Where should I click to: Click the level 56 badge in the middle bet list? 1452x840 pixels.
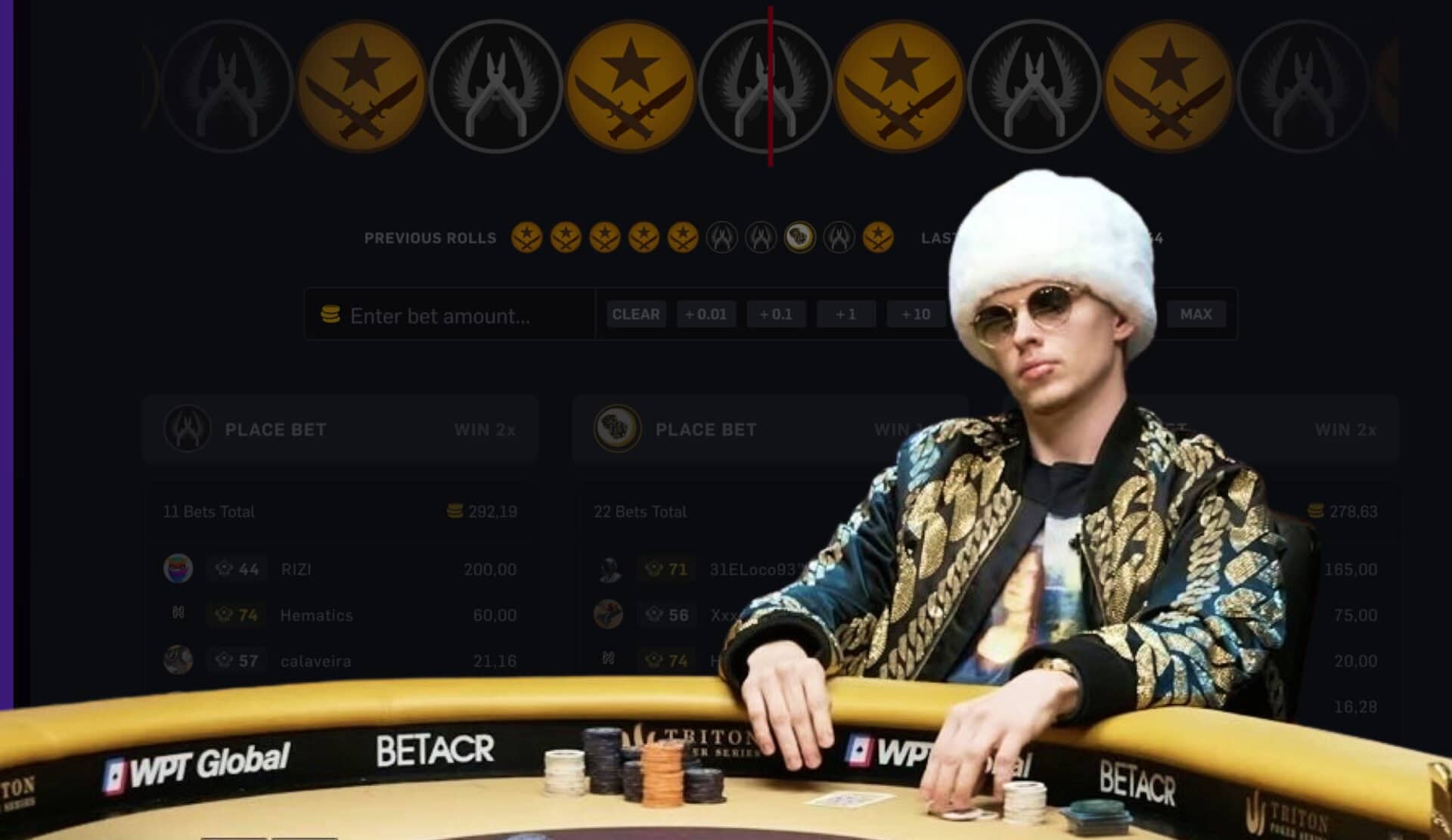pyautogui.click(x=665, y=615)
